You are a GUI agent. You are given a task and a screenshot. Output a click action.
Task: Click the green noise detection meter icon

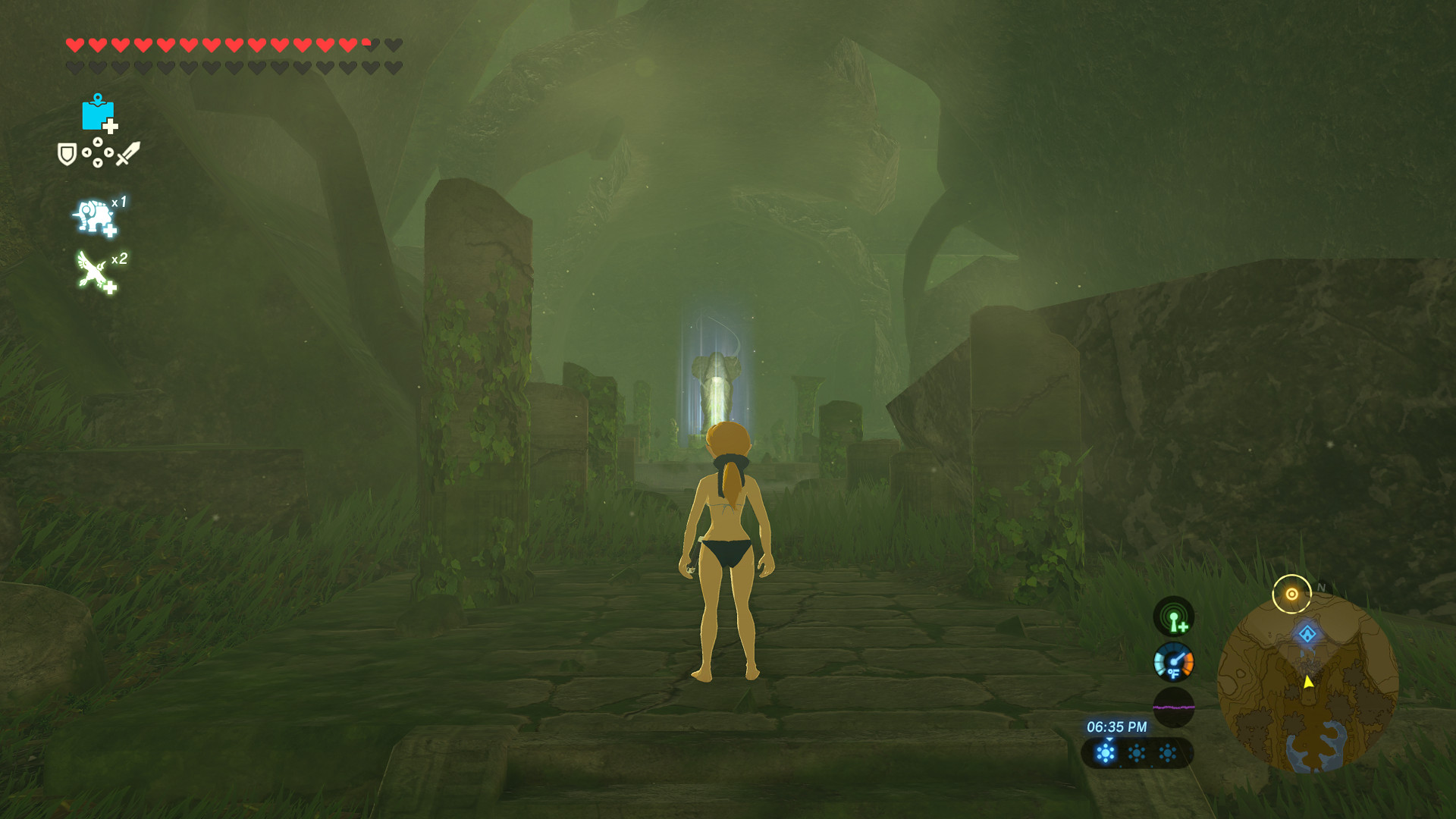click(1173, 619)
